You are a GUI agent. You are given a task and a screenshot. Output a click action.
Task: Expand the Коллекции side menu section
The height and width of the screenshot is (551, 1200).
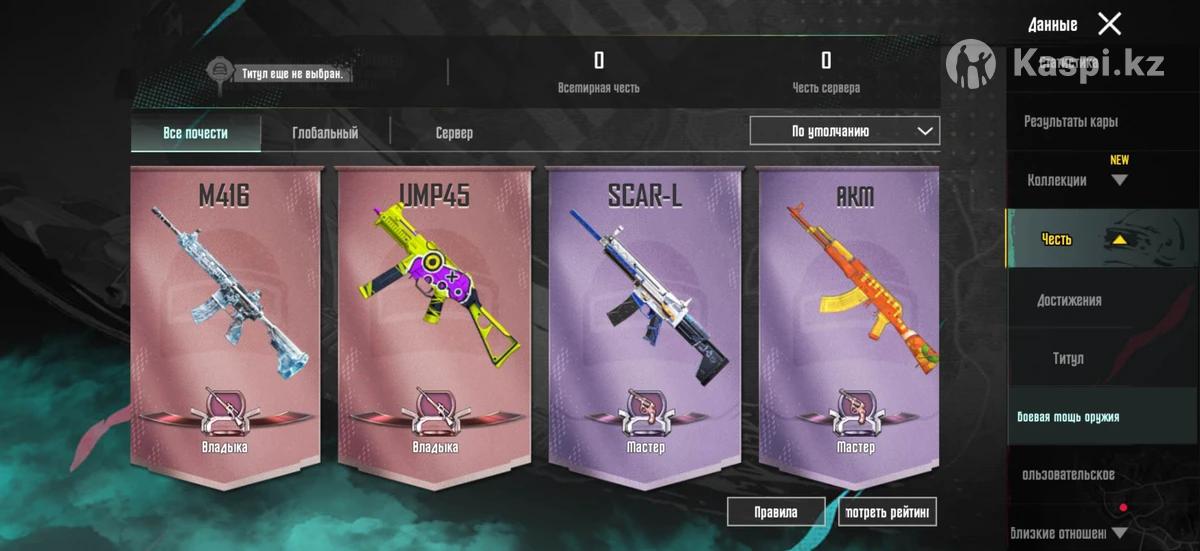pos(1075,180)
